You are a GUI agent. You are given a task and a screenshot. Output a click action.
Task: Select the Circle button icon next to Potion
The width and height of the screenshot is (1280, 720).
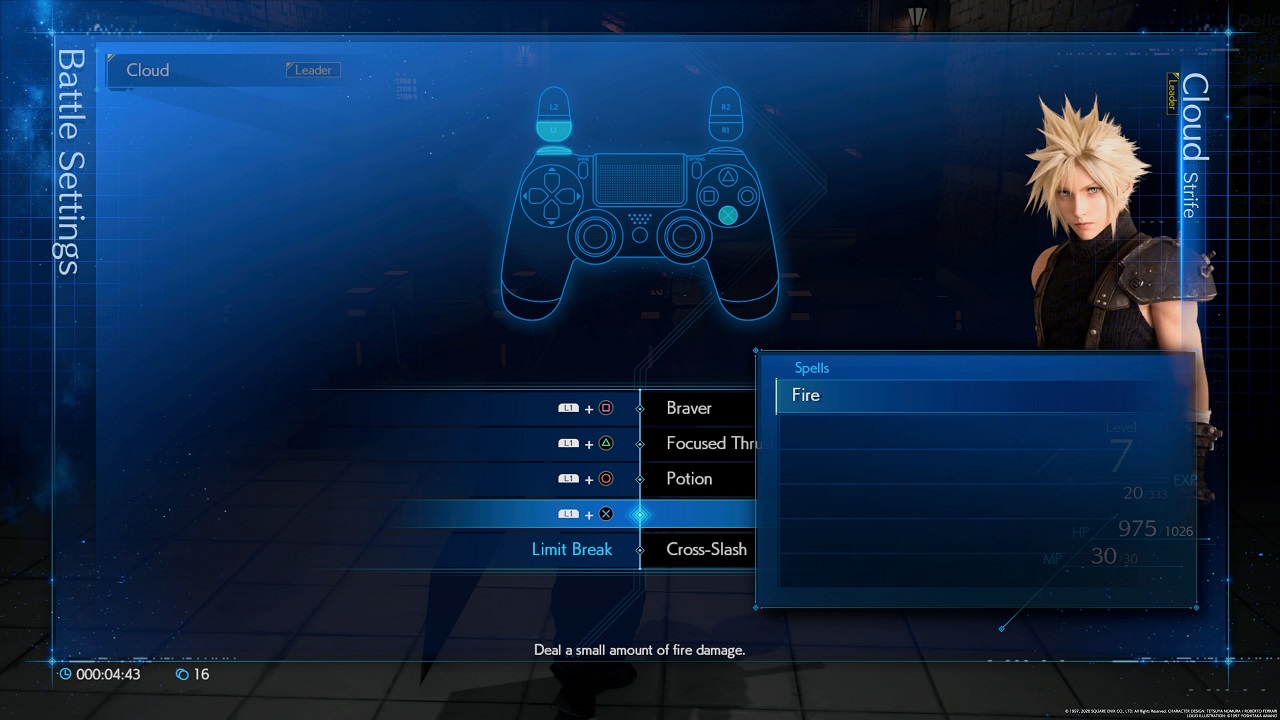(606, 478)
